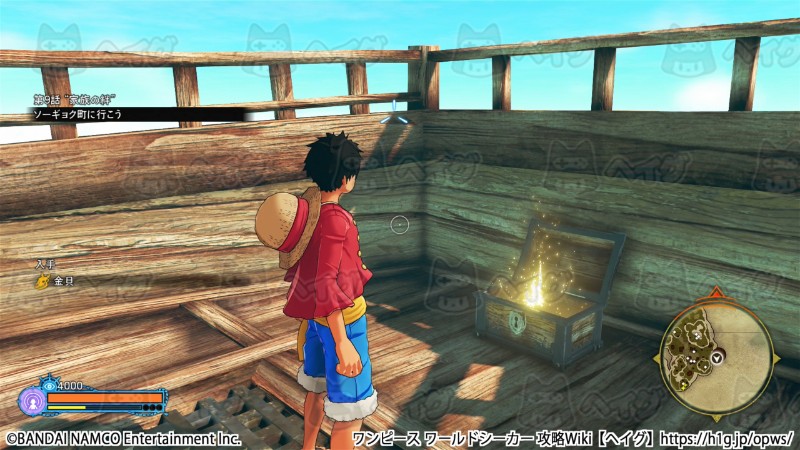Screen dimensions: 800x450
Task: Open the h1g.jp/opws wiki link
Action: 729,439
